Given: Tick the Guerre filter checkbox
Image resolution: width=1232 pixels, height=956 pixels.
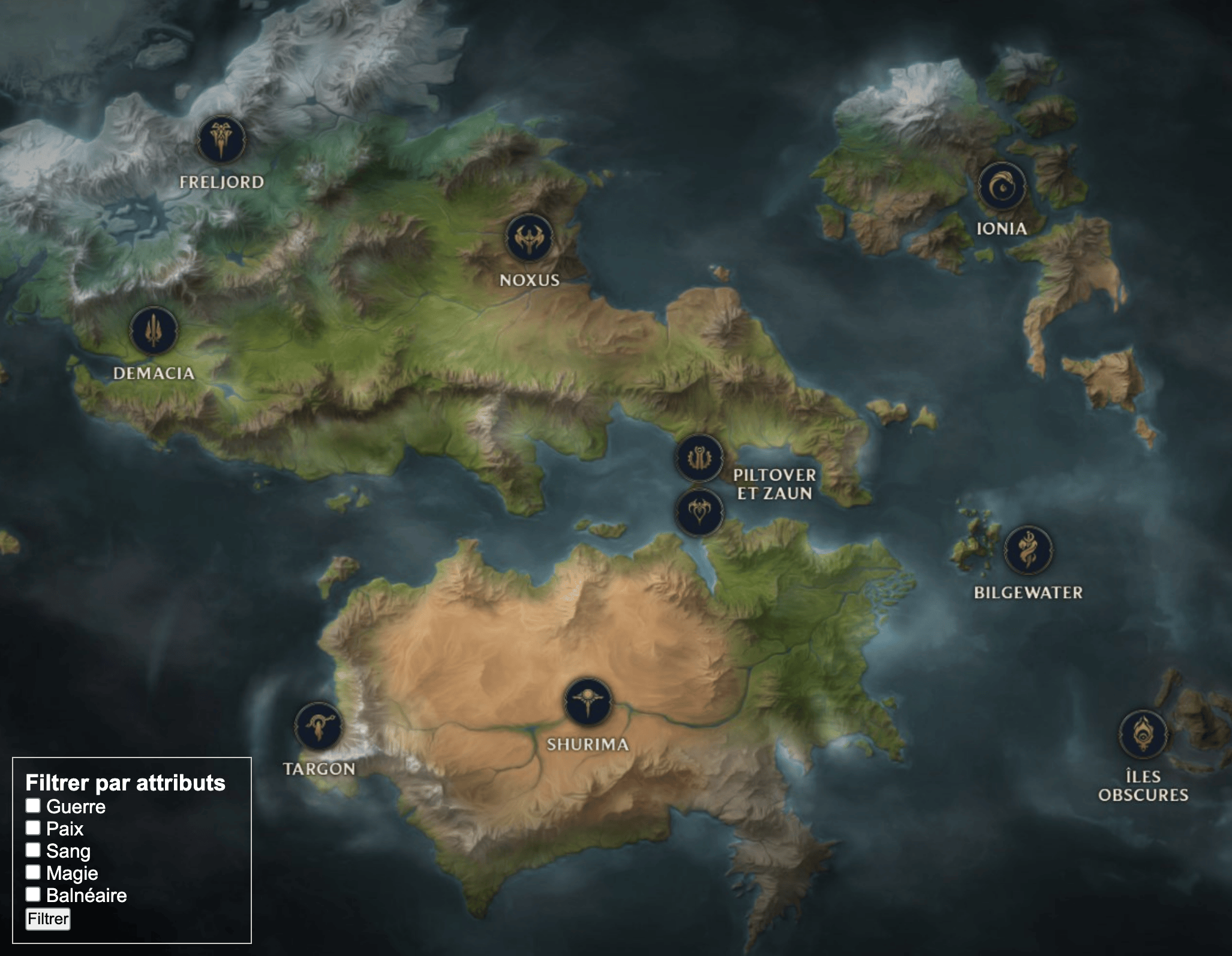Looking at the screenshot, I should pyautogui.click(x=33, y=805).
